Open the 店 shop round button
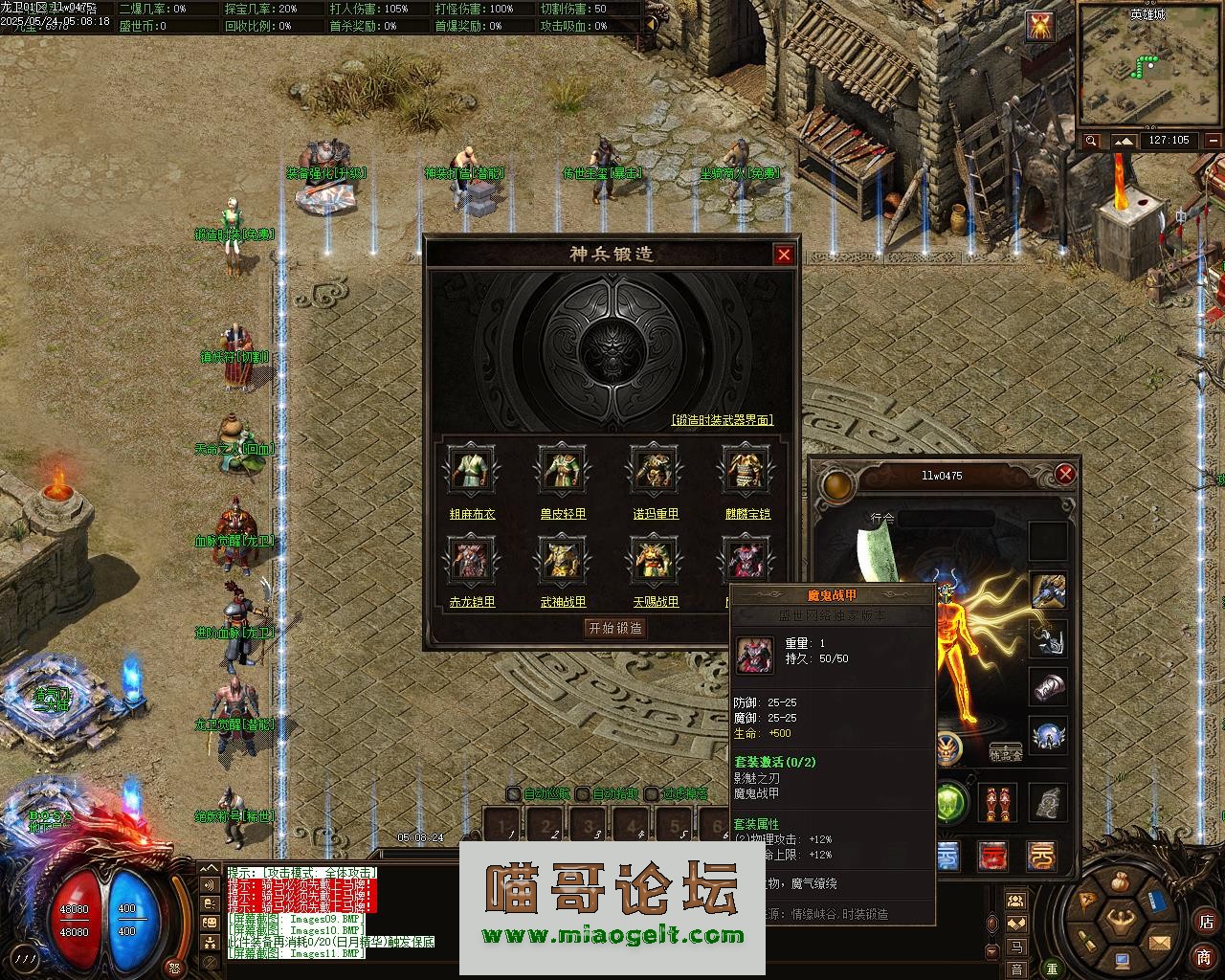Viewport: 1225px width, 980px height. tap(1205, 923)
